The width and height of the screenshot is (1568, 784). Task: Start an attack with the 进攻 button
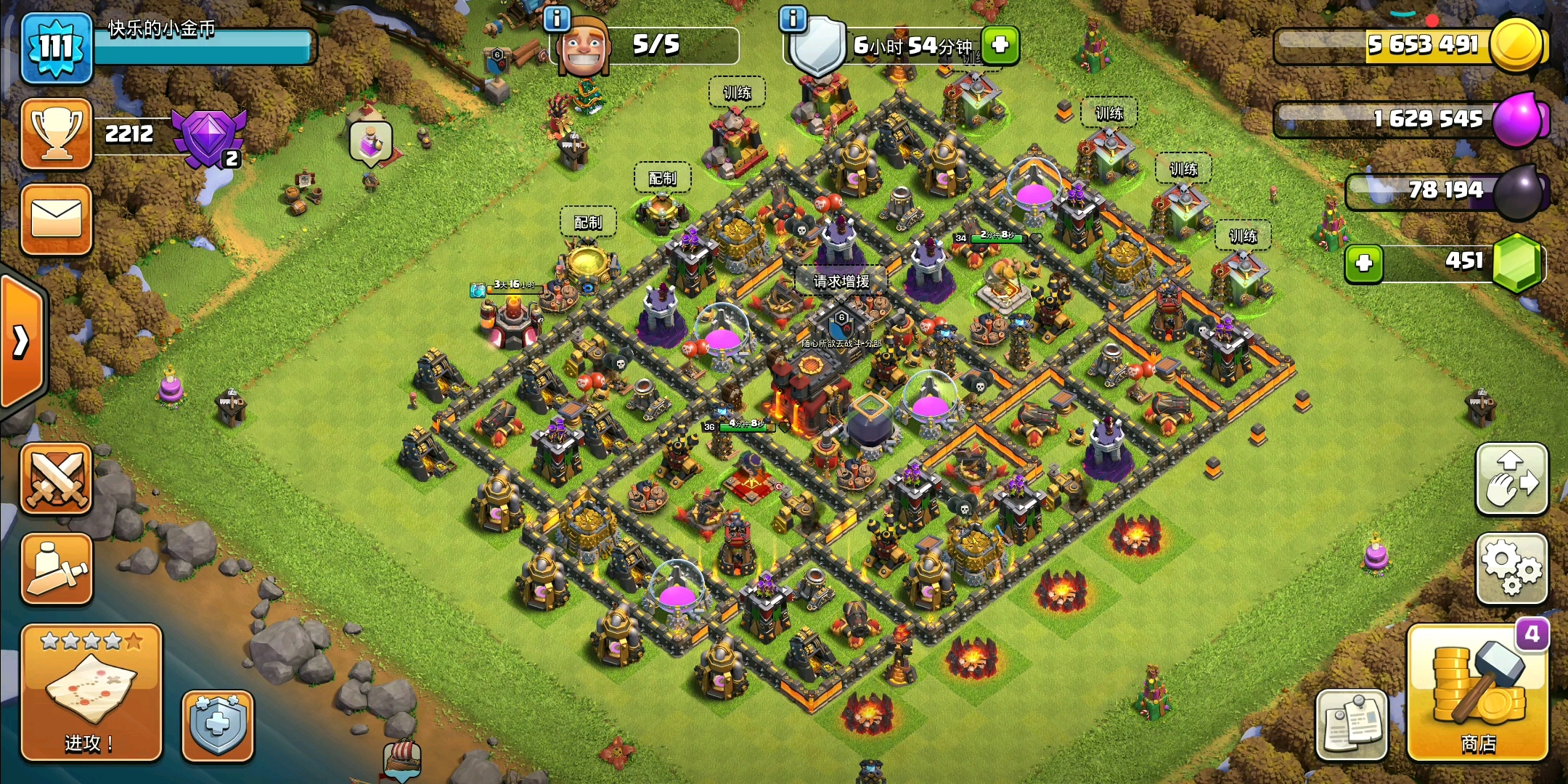(91, 693)
